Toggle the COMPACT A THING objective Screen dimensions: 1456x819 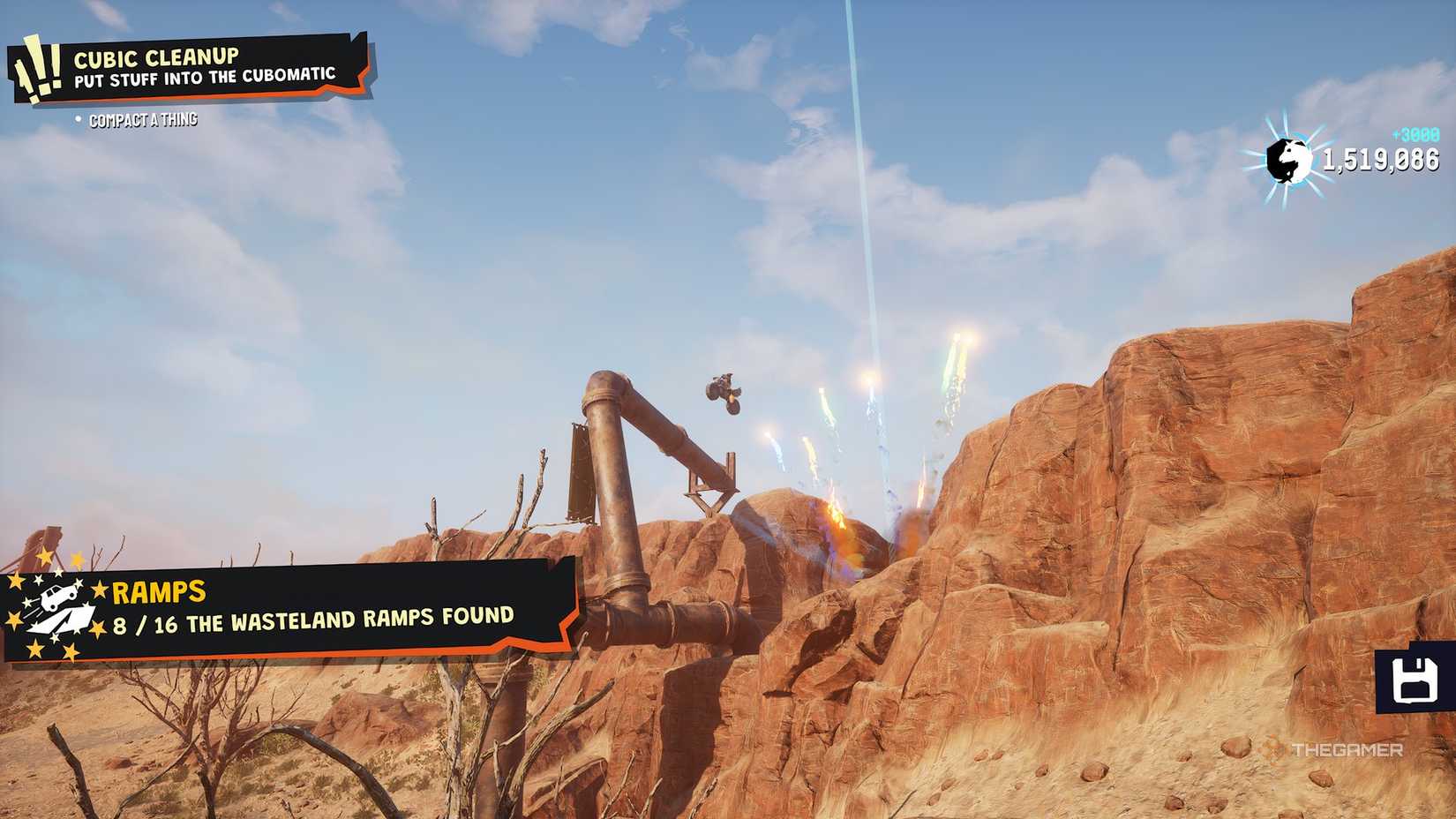coord(144,118)
